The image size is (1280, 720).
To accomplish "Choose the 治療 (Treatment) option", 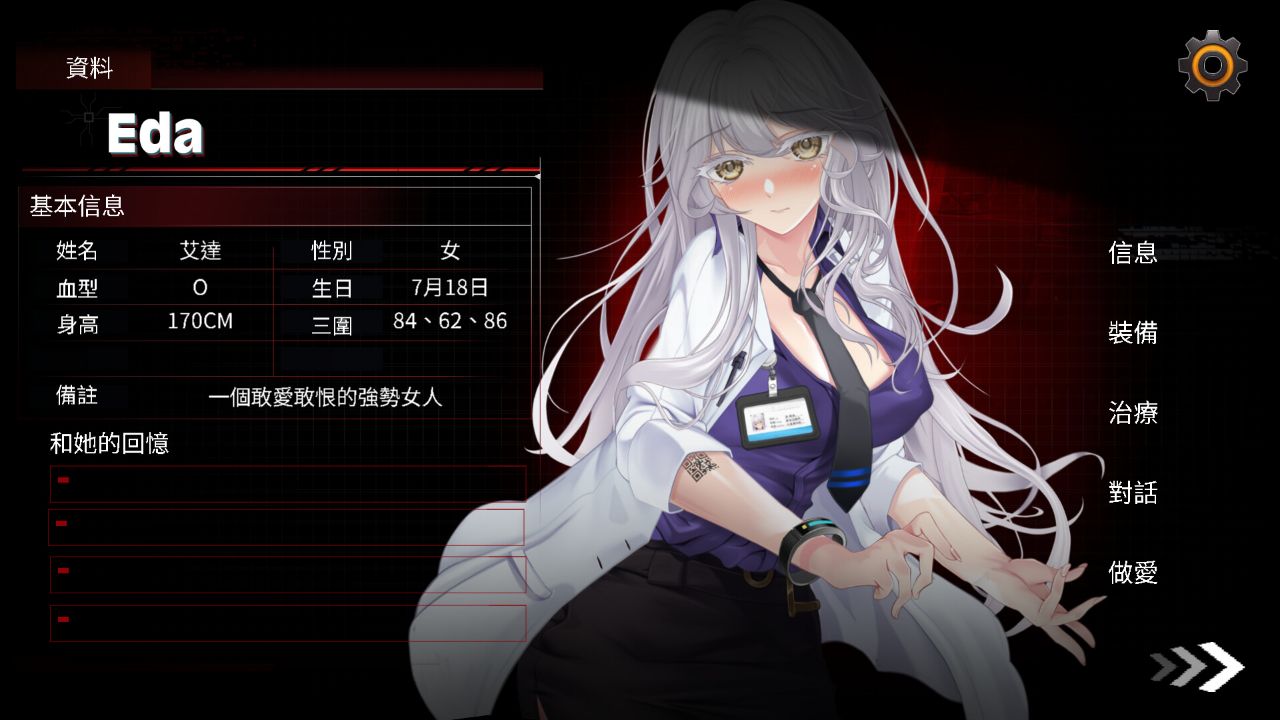I will pos(1131,414).
